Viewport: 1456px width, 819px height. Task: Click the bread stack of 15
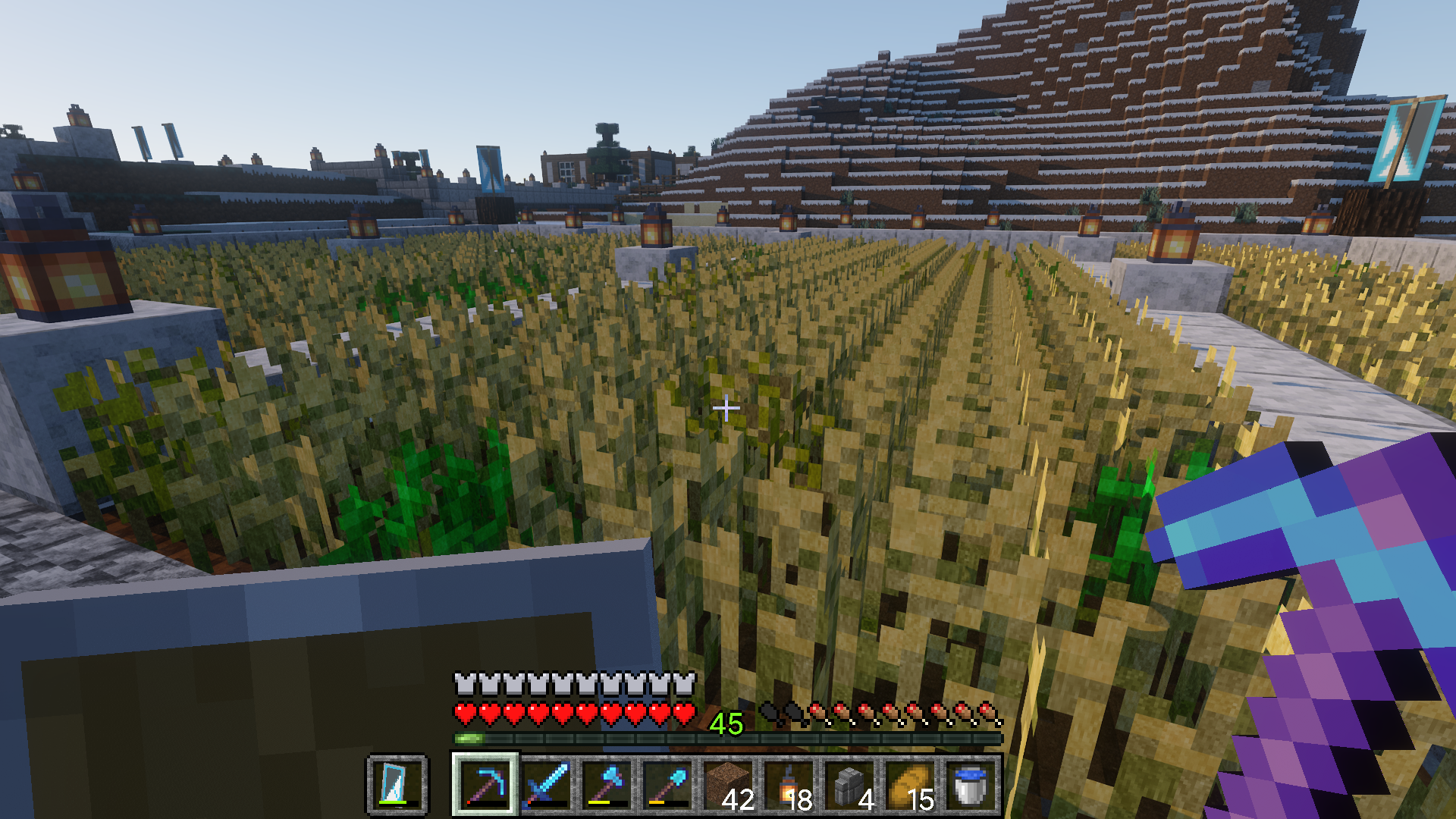tap(910, 784)
